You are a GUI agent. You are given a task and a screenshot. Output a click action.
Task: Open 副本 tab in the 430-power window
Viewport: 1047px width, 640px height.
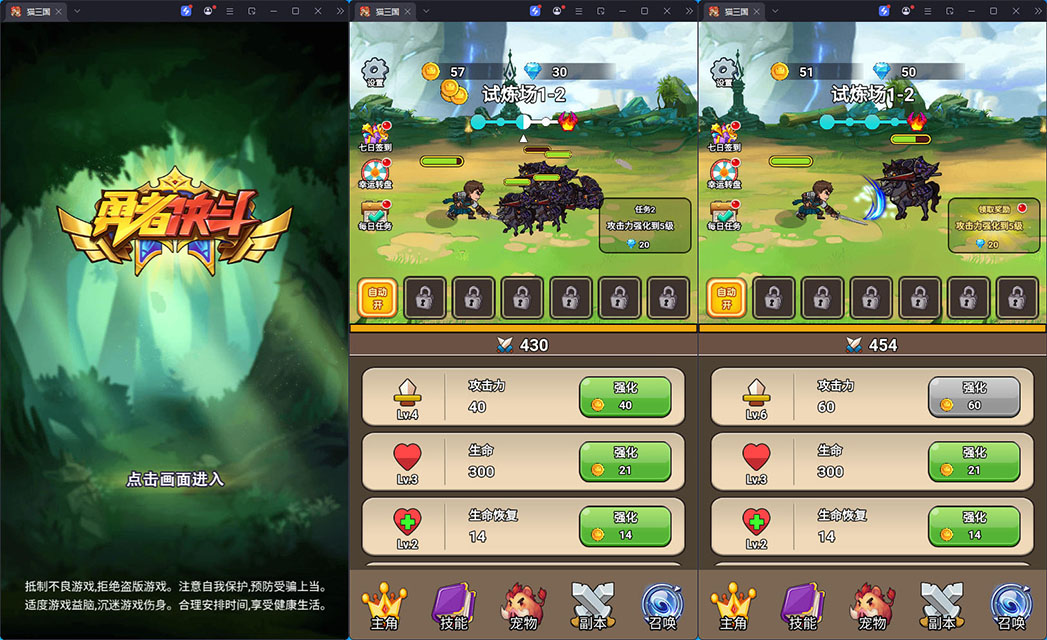coord(592,607)
